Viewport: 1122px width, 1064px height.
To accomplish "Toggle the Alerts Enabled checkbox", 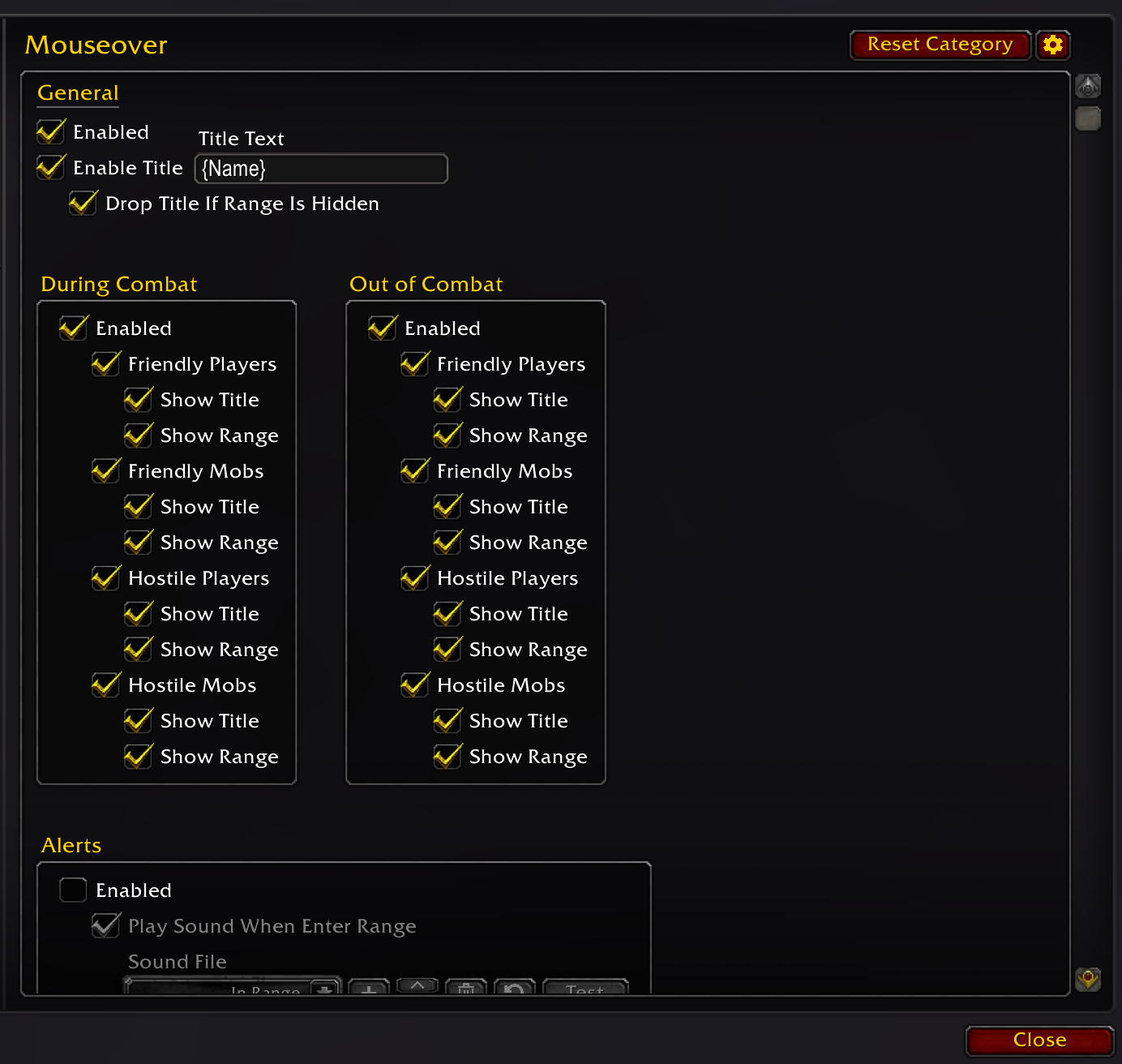I will click(73, 890).
